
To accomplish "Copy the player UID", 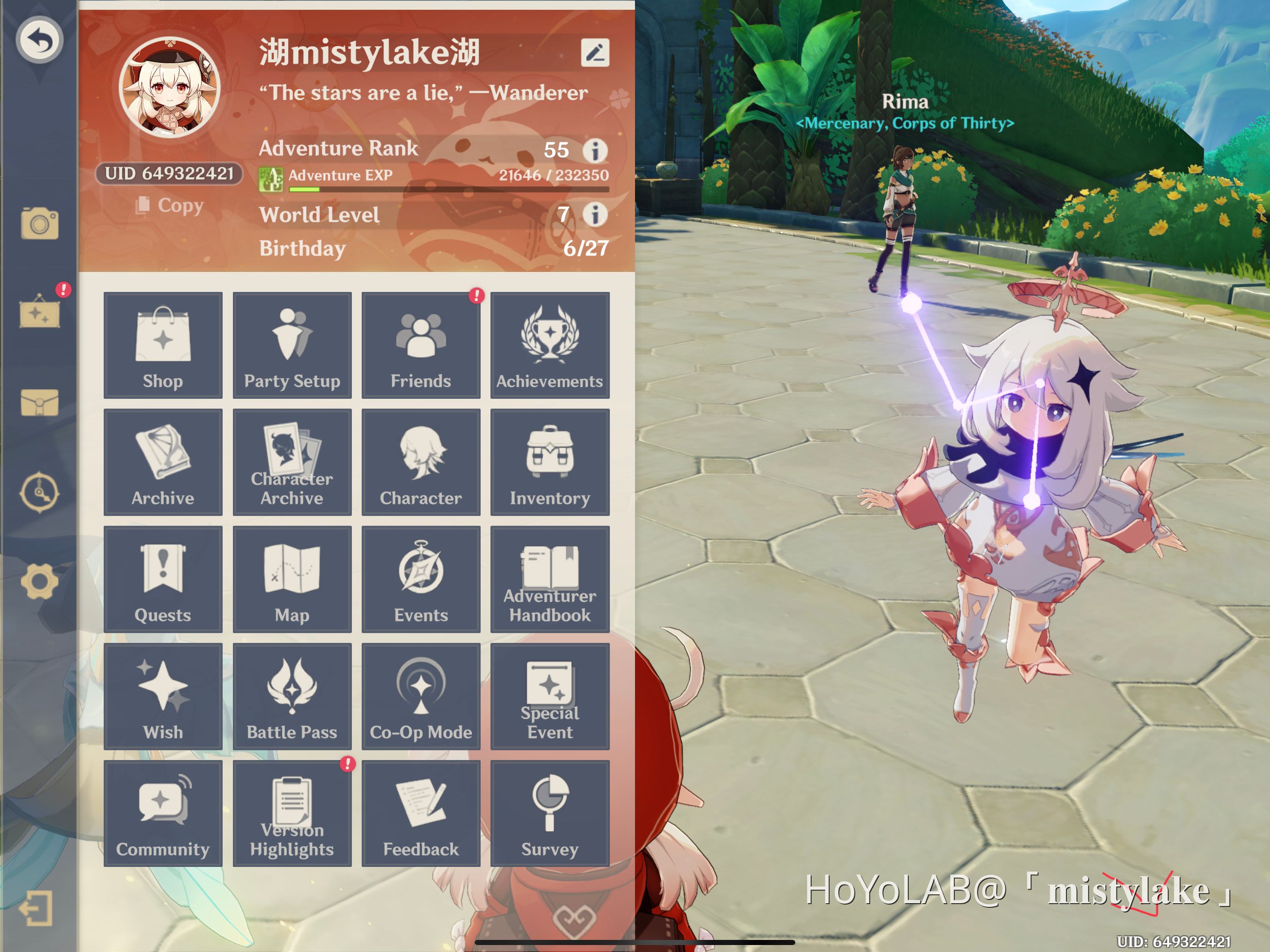I will coord(168,205).
